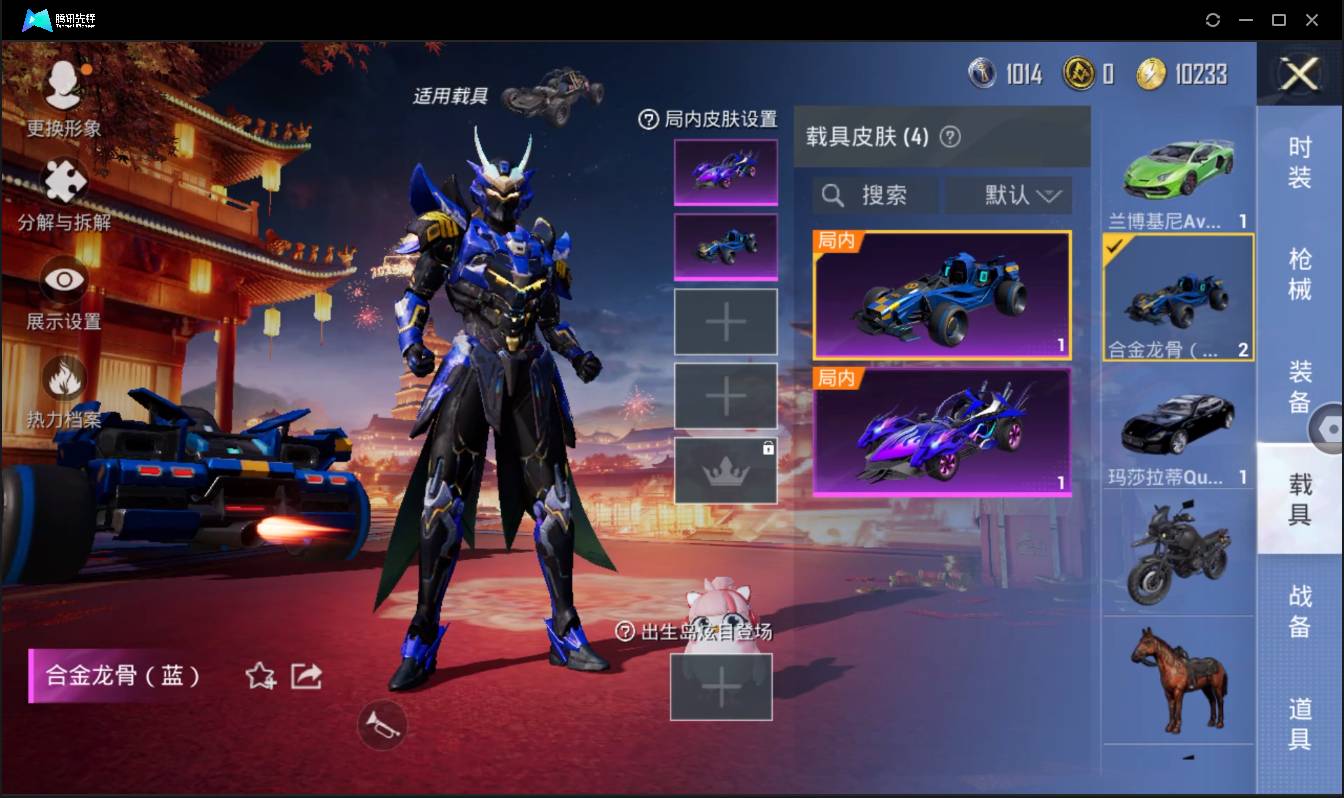Favorite 合金龙骨（蓝）using the star icon

[258, 676]
